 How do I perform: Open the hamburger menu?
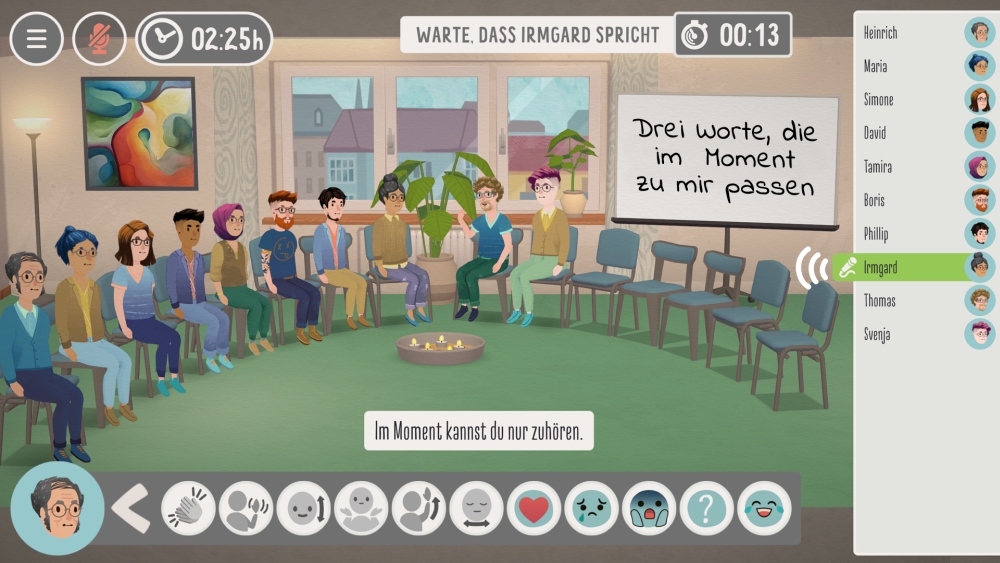coord(37,39)
